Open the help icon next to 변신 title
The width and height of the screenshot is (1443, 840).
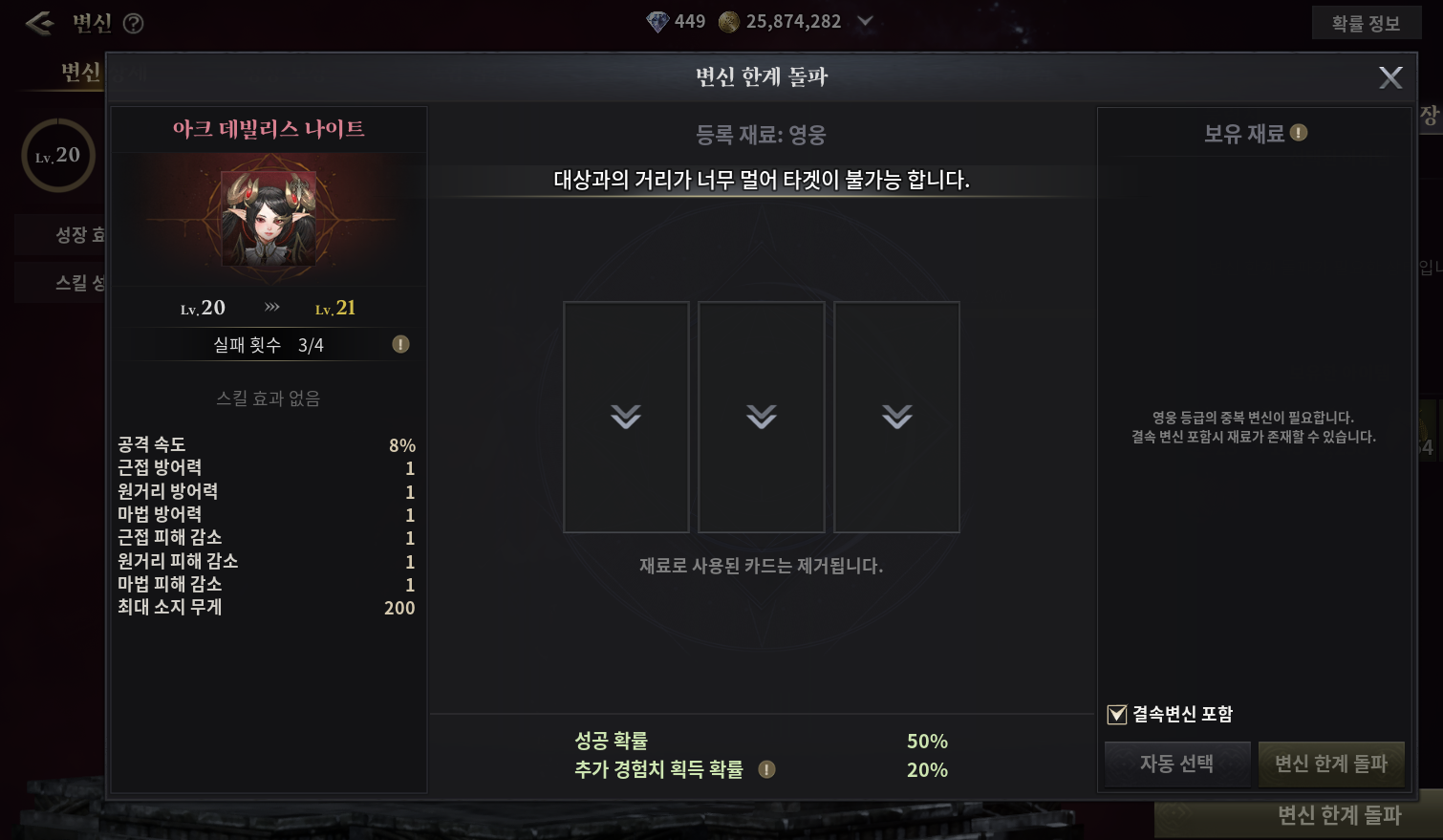point(134,24)
